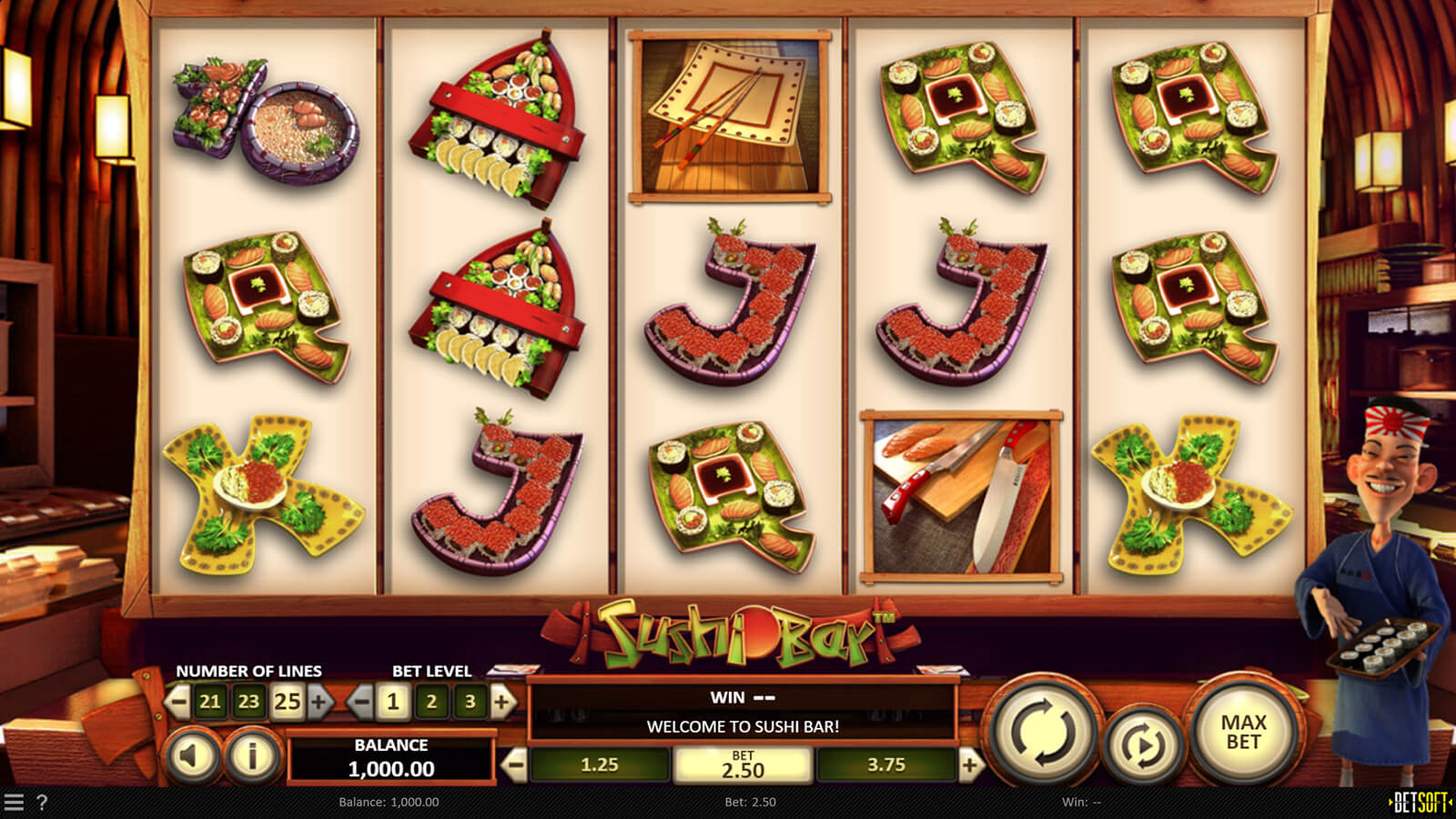
Task: Raise the bet level with plus
Action: click(501, 702)
